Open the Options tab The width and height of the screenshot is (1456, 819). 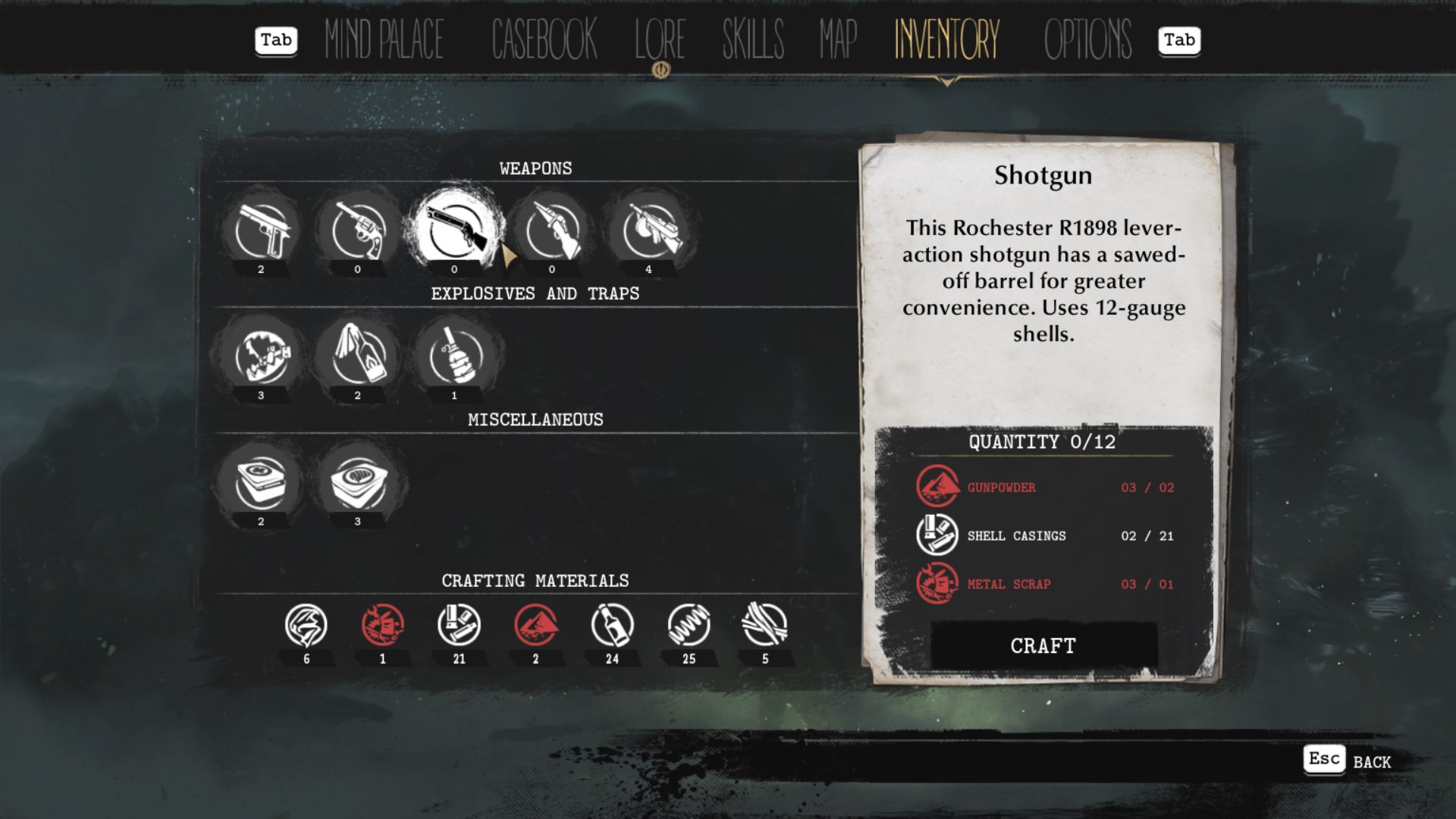pos(1087,39)
